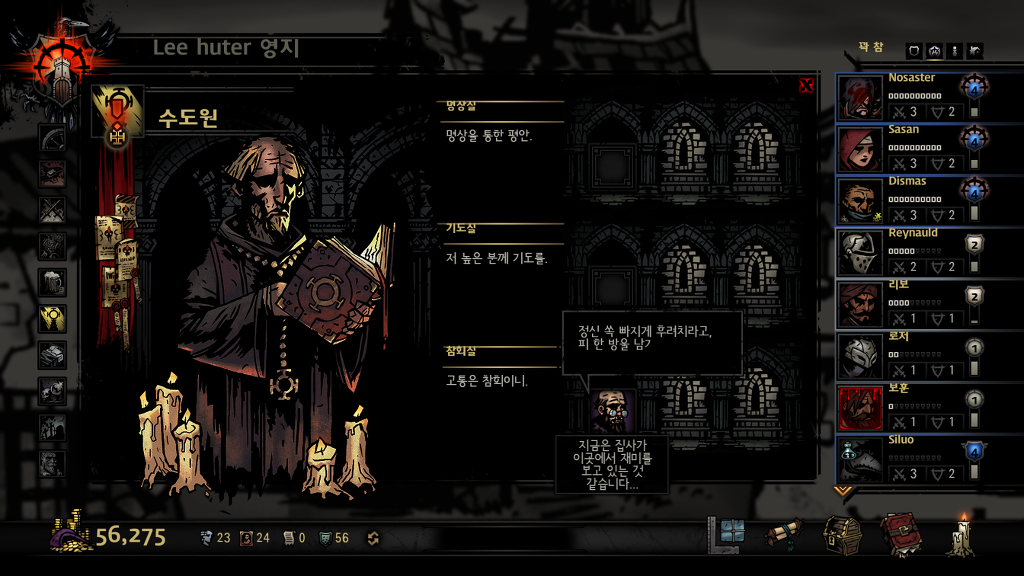Click the caretaker portrait in the Abbey

click(612, 410)
